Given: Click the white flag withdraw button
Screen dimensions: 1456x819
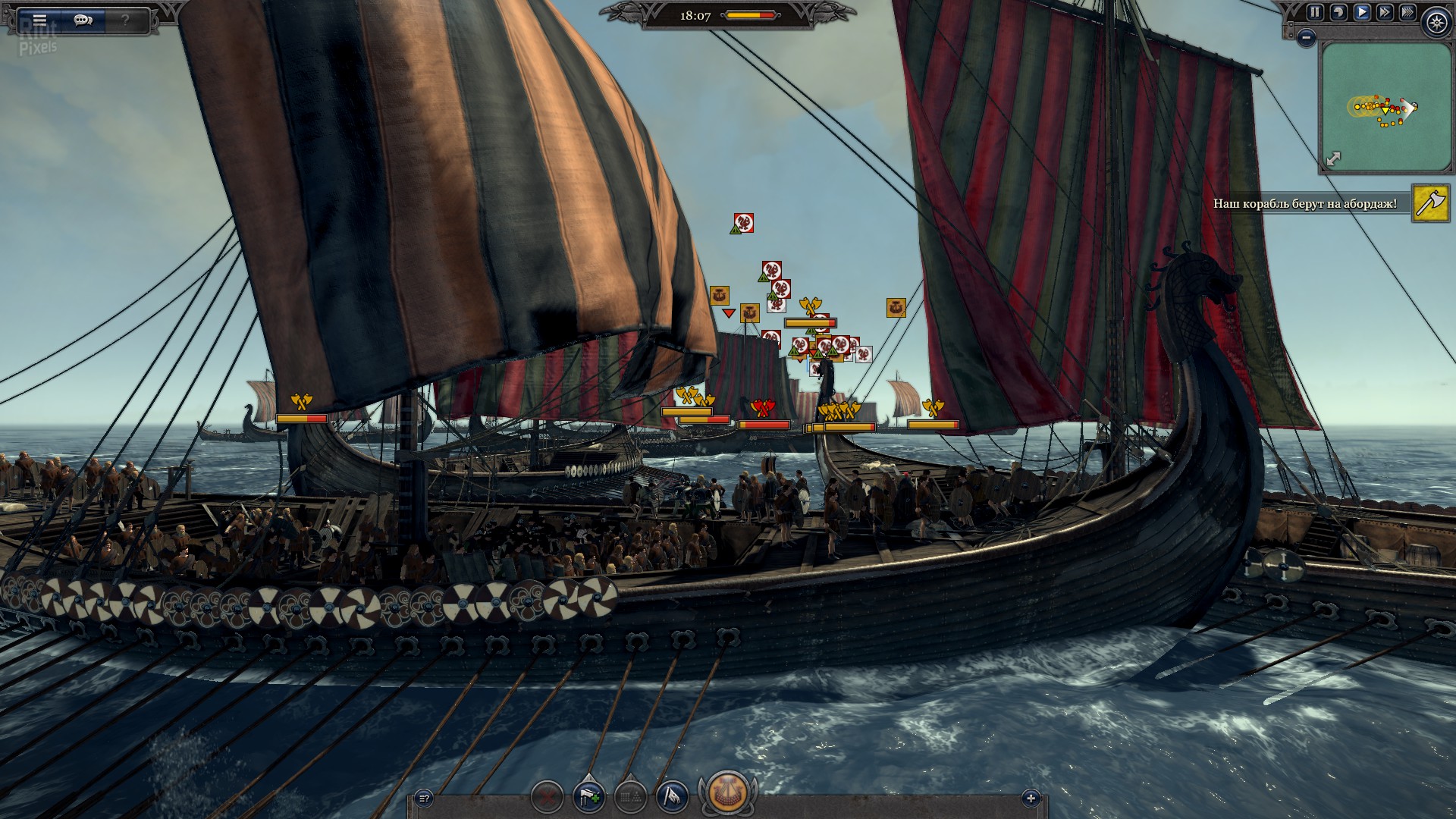Looking at the screenshot, I should coord(672,796).
